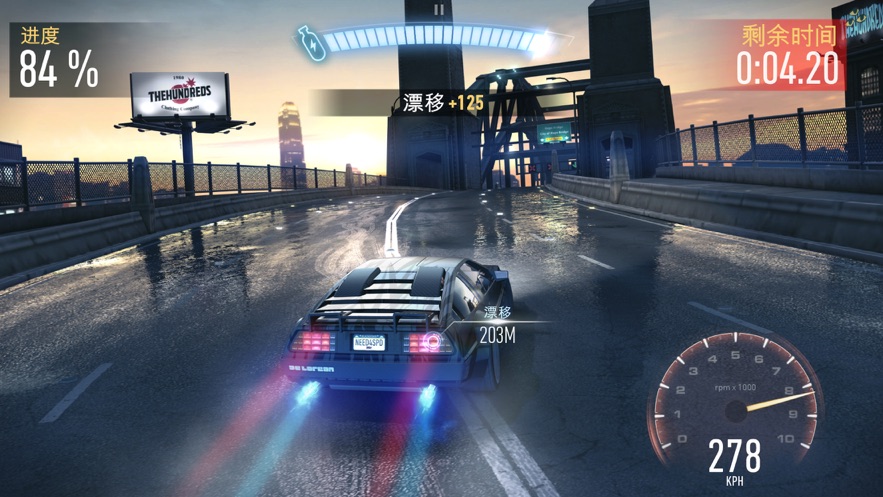Viewport: 883px width, 497px height.
Task: Pause the race with the pause button
Action: tap(438, 11)
